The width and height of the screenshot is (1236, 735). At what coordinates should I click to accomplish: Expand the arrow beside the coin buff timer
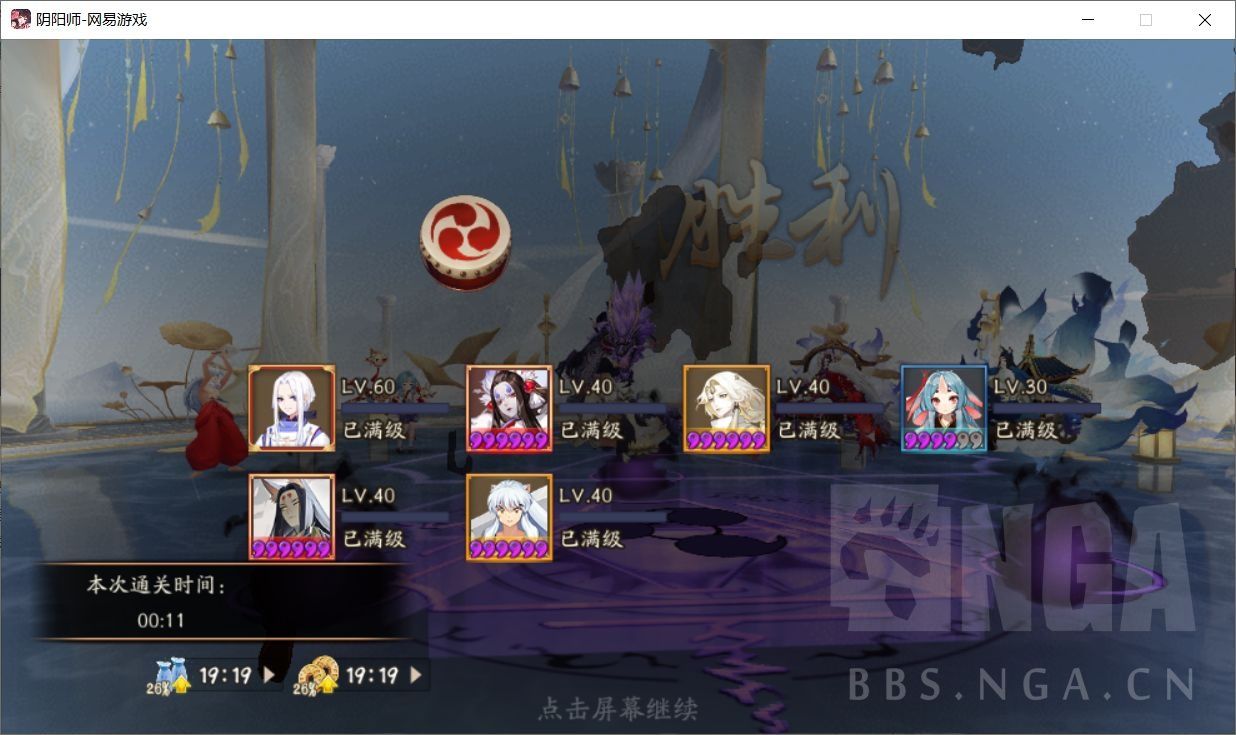(x=416, y=675)
